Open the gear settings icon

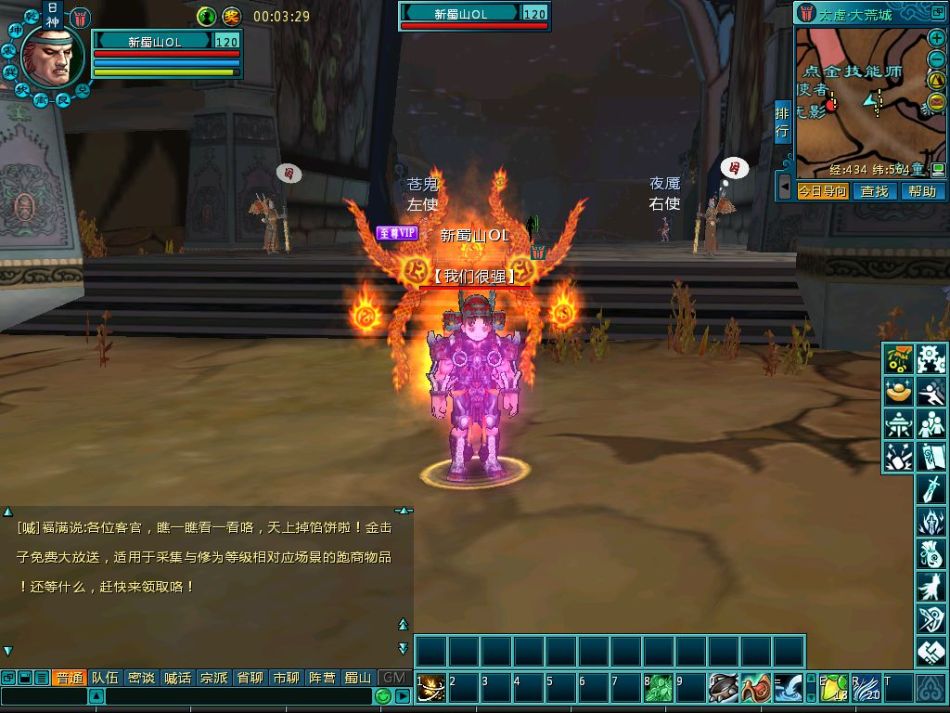(x=931, y=358)
